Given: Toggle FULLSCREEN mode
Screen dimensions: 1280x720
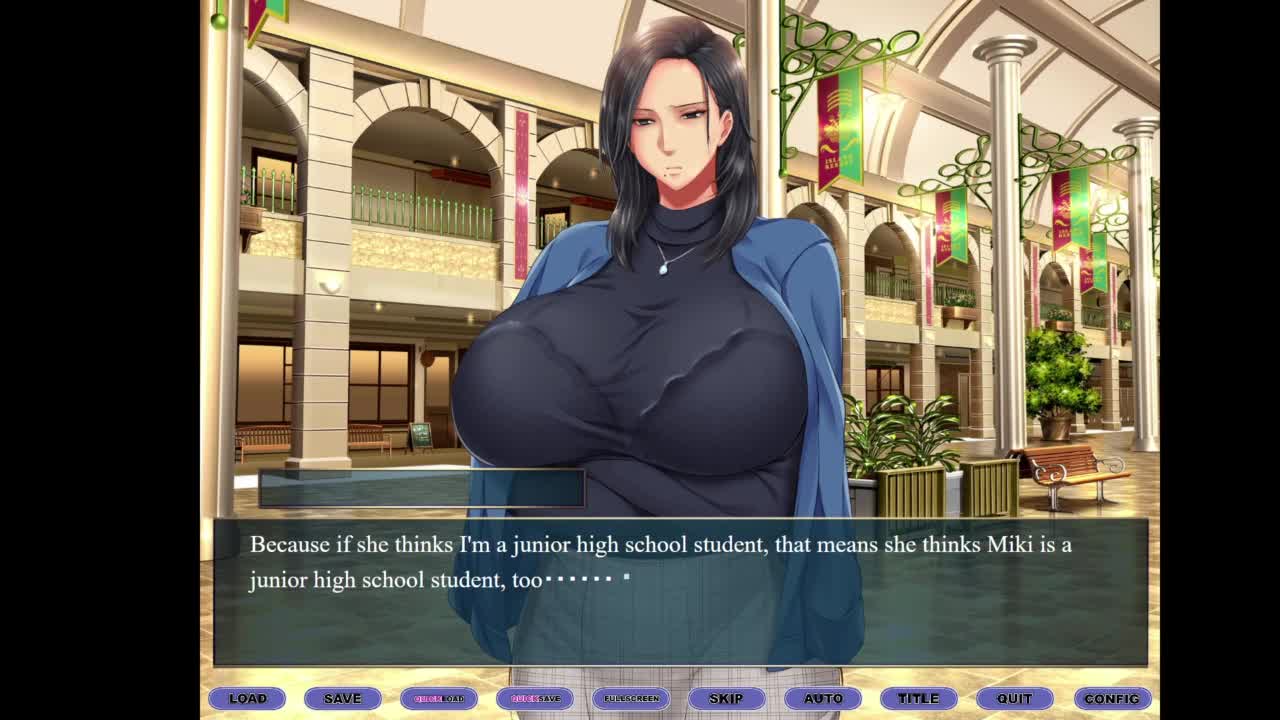Looking at the screenshot, I should coord(631,698).
